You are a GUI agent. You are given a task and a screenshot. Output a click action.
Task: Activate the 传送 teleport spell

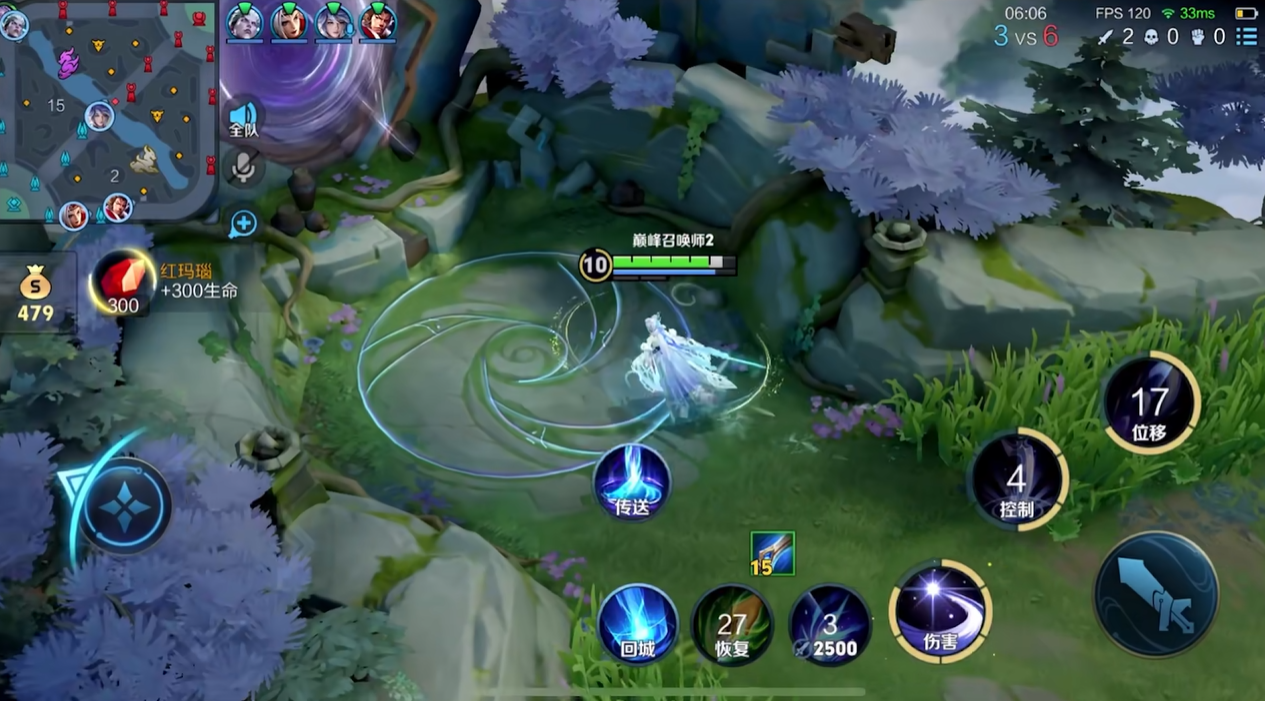[632, 483]
